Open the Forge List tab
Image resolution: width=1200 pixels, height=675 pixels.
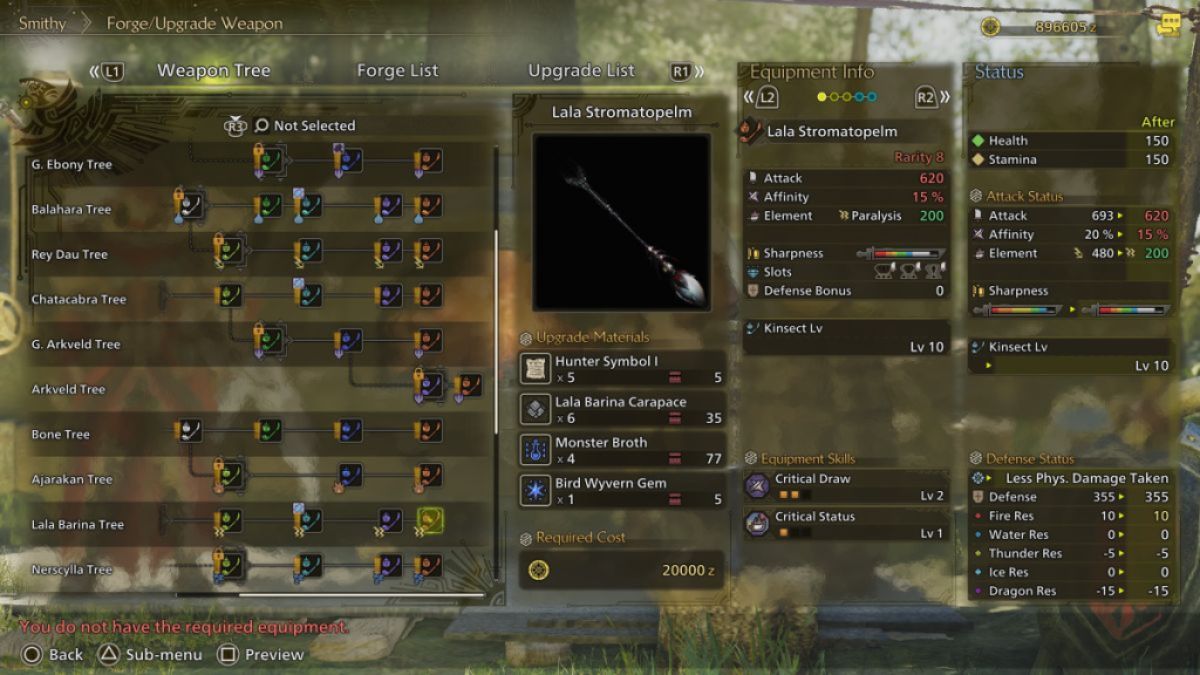(x=397, y=71)
